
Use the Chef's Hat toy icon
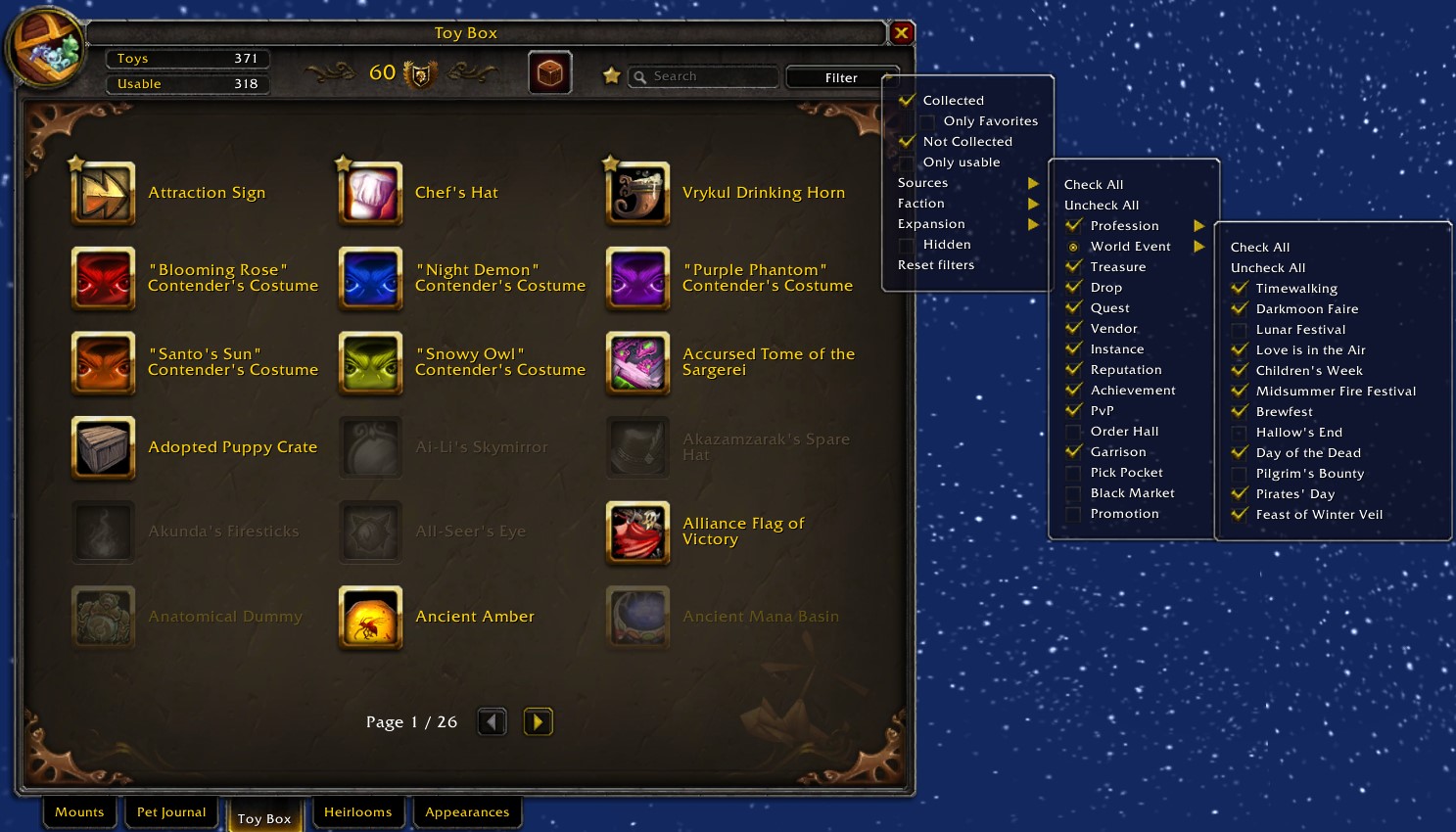371,194
